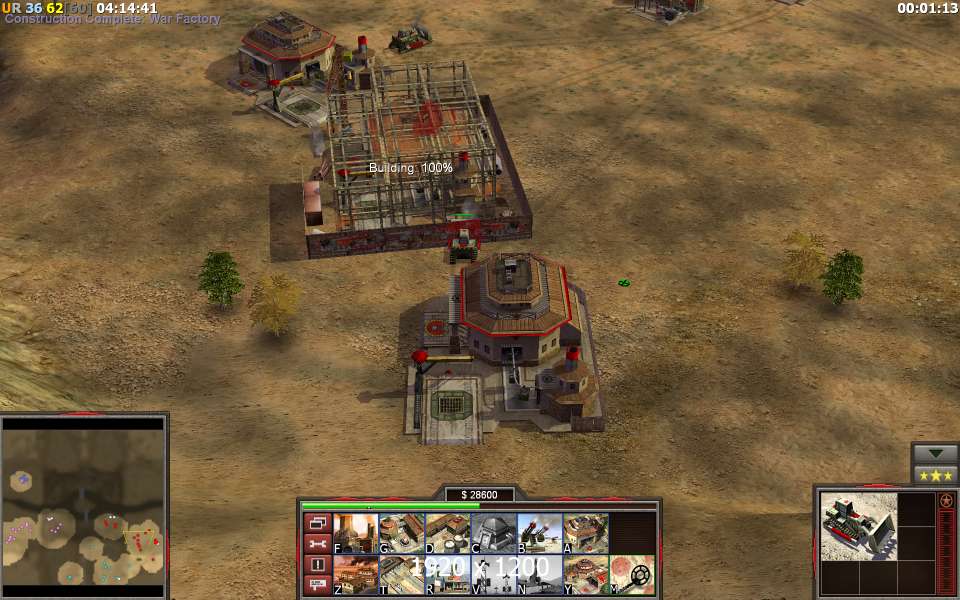Build the command center icon labeled Y

[585, 575]
